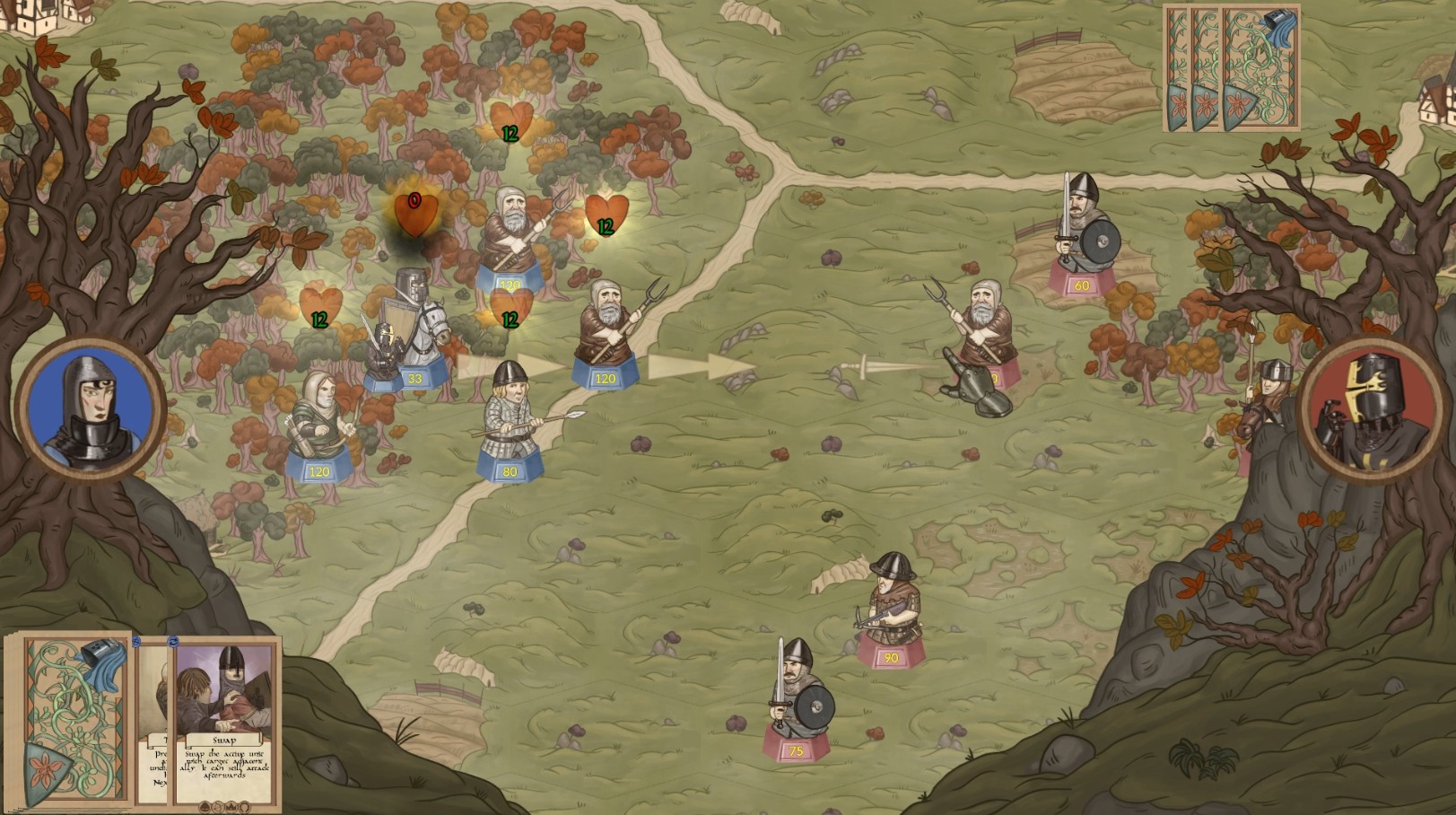Click the crown symbol on the Swap card
Image resolution: width=1456 pixels, height=815 pixels.
point(231,806)
